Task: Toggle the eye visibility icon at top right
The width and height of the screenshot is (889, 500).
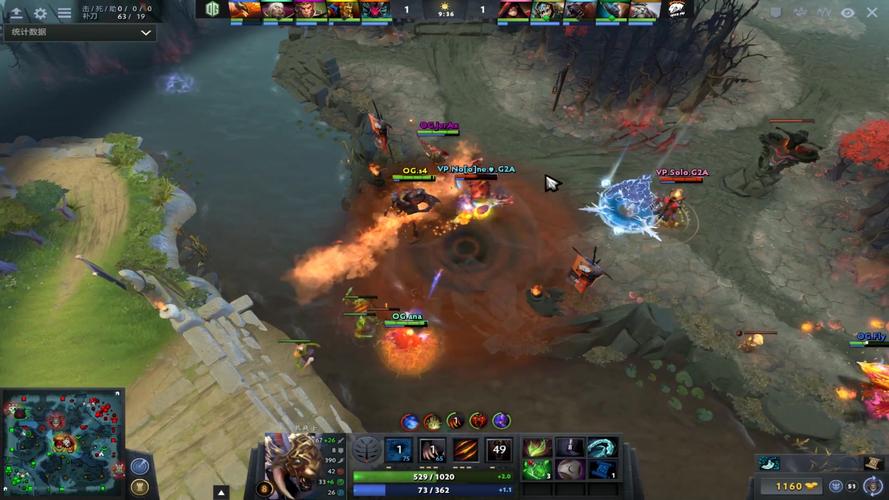Action: coord(848,13)
